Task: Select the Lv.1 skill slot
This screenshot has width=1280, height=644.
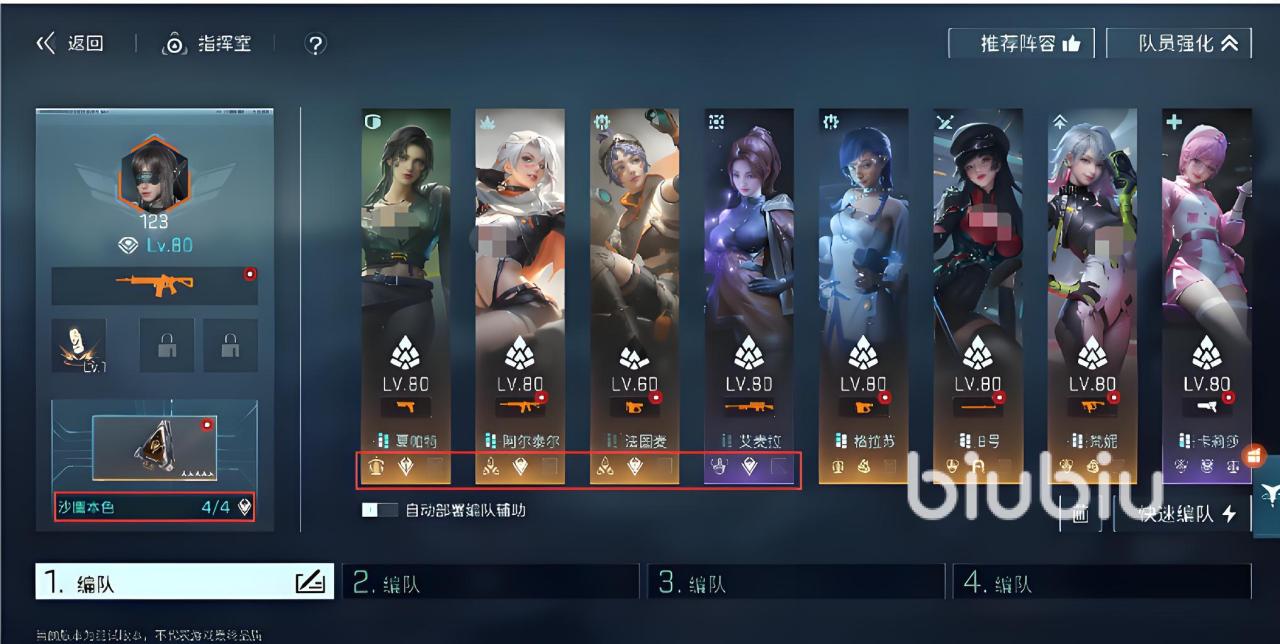Action: [79, 346]
